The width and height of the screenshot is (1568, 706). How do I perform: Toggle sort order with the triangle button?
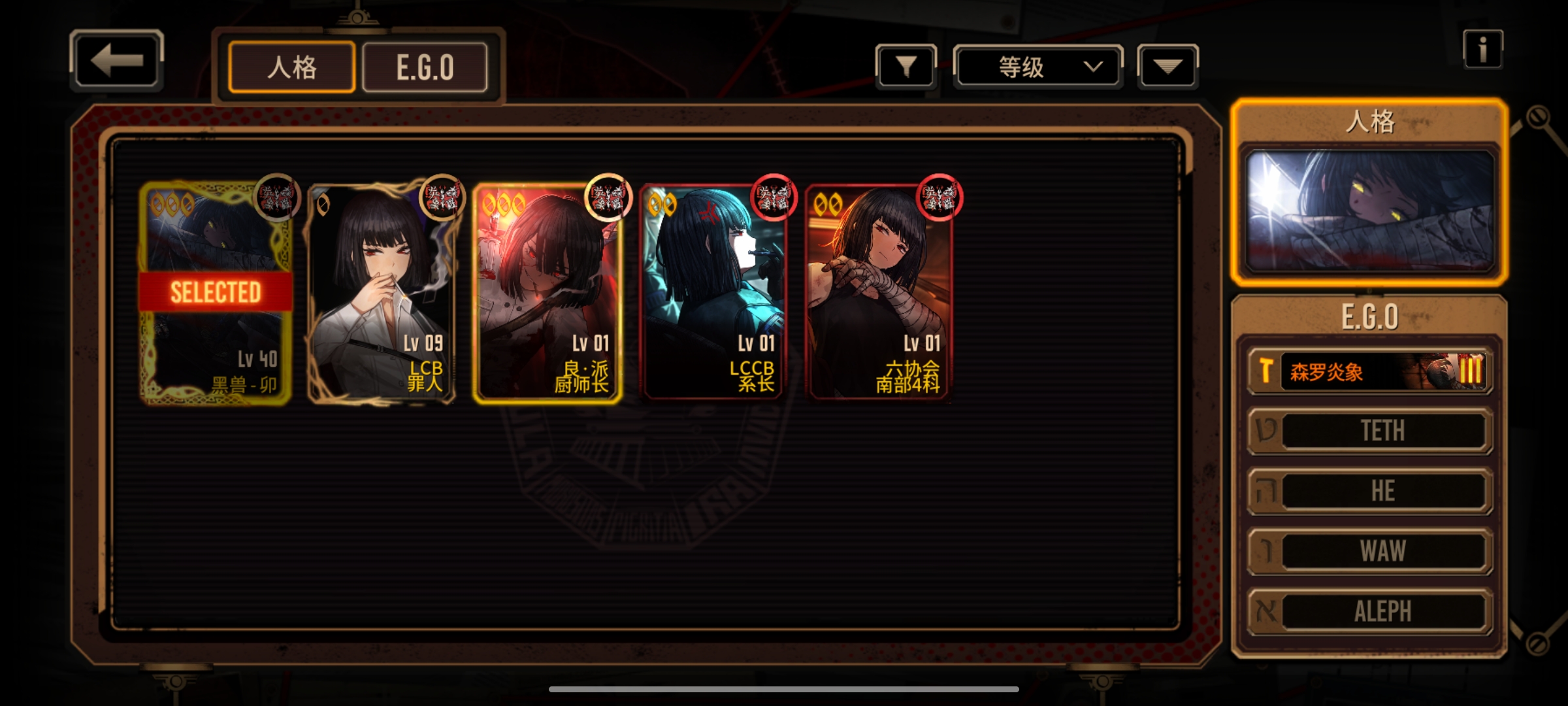(1168, 66)
